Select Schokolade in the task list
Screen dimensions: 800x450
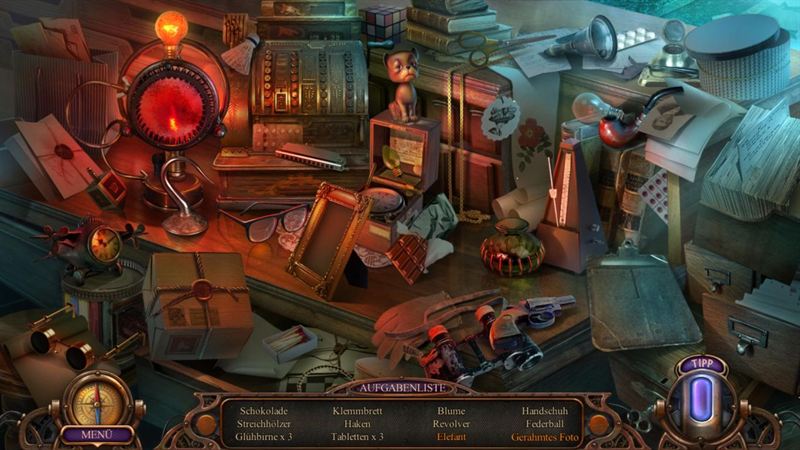pyautogui.click(x=262, y=410)
